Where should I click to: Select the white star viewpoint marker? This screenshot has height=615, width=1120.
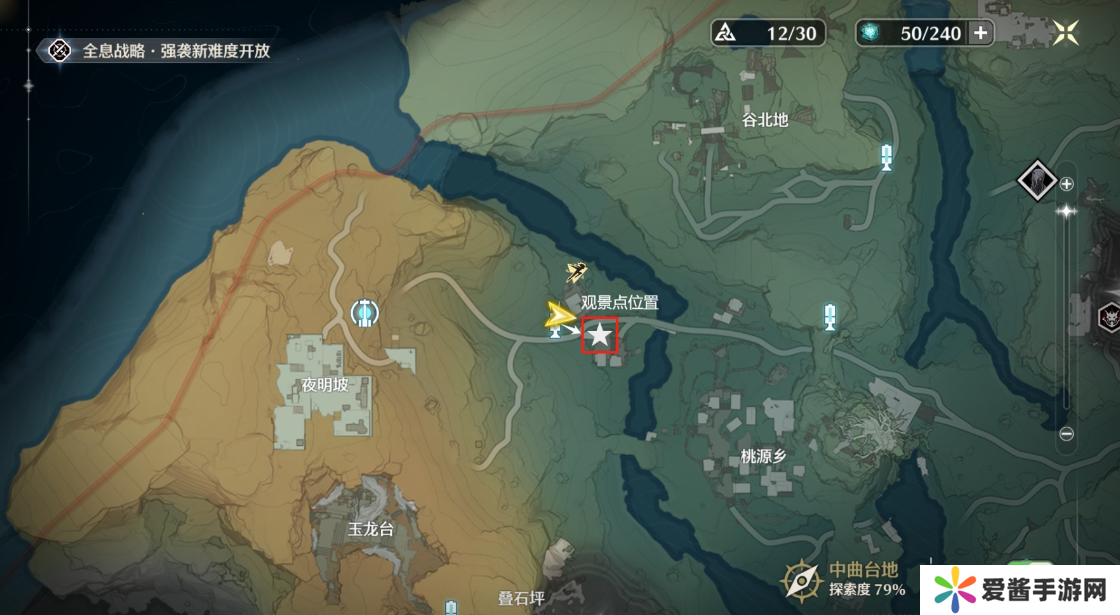[599, 335]
